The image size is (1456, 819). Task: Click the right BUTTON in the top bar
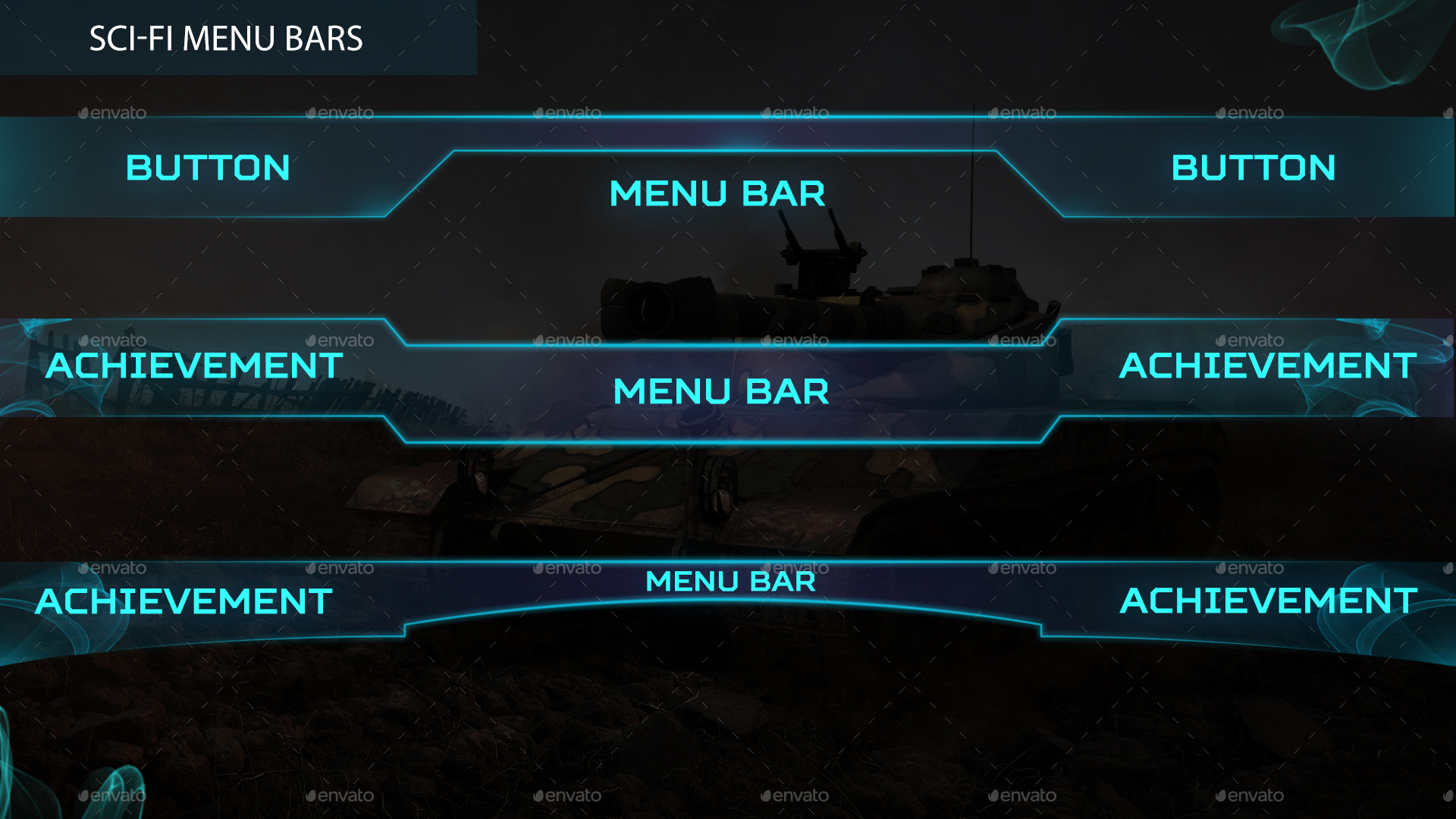1255,168
